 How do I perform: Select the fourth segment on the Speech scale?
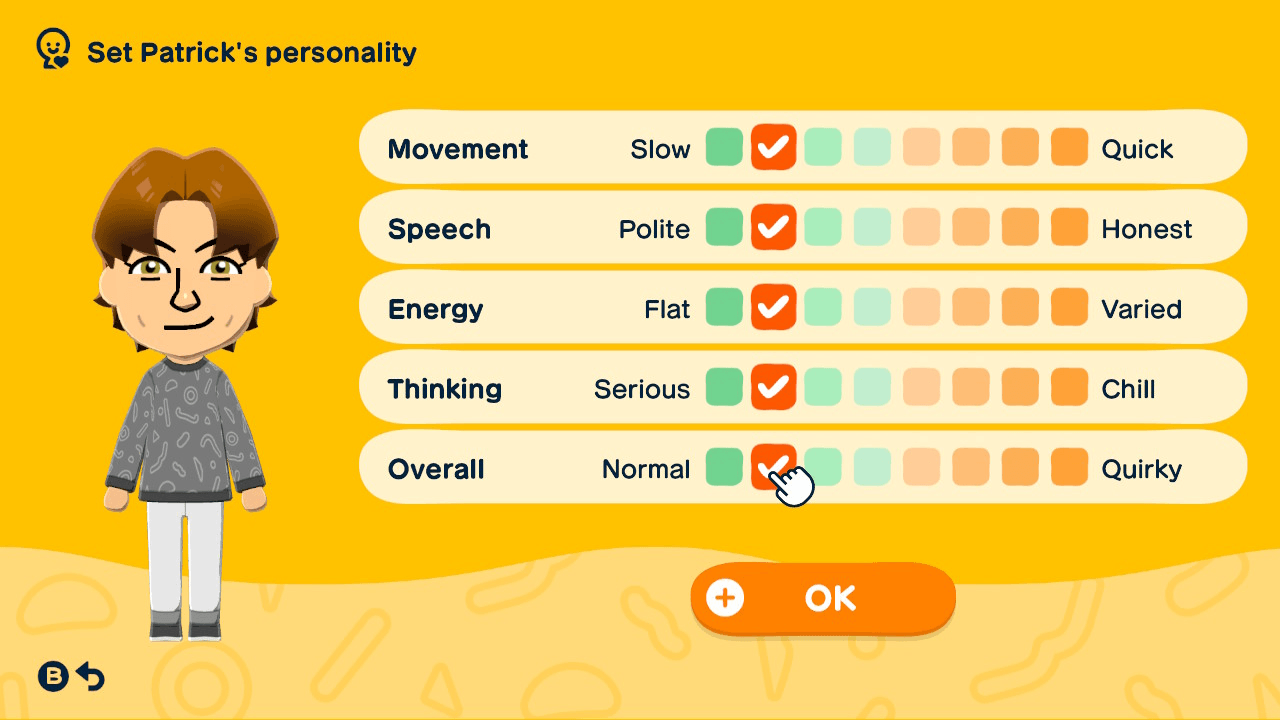pos(871,228)
